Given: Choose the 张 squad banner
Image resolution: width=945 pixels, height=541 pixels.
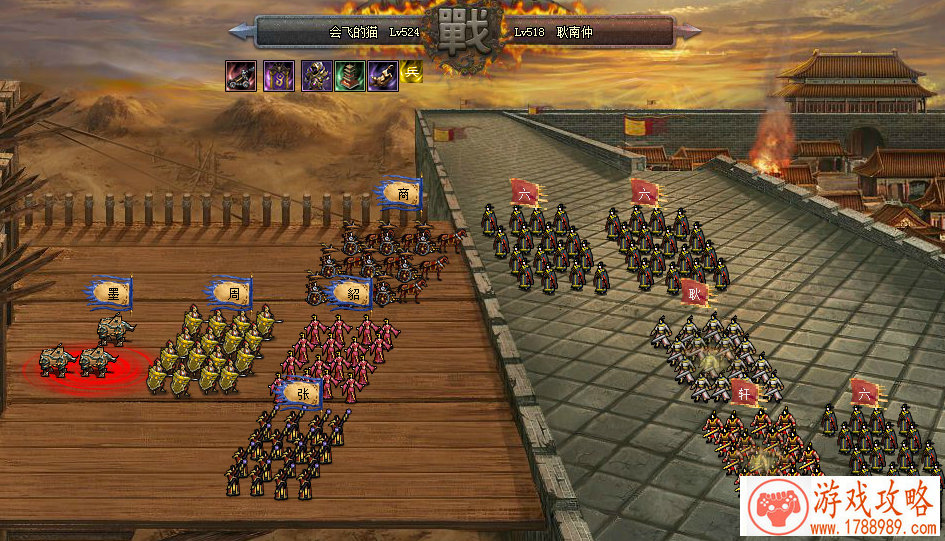Looking at the screenshot, I should pyautogui.click(x=302, y=393).
